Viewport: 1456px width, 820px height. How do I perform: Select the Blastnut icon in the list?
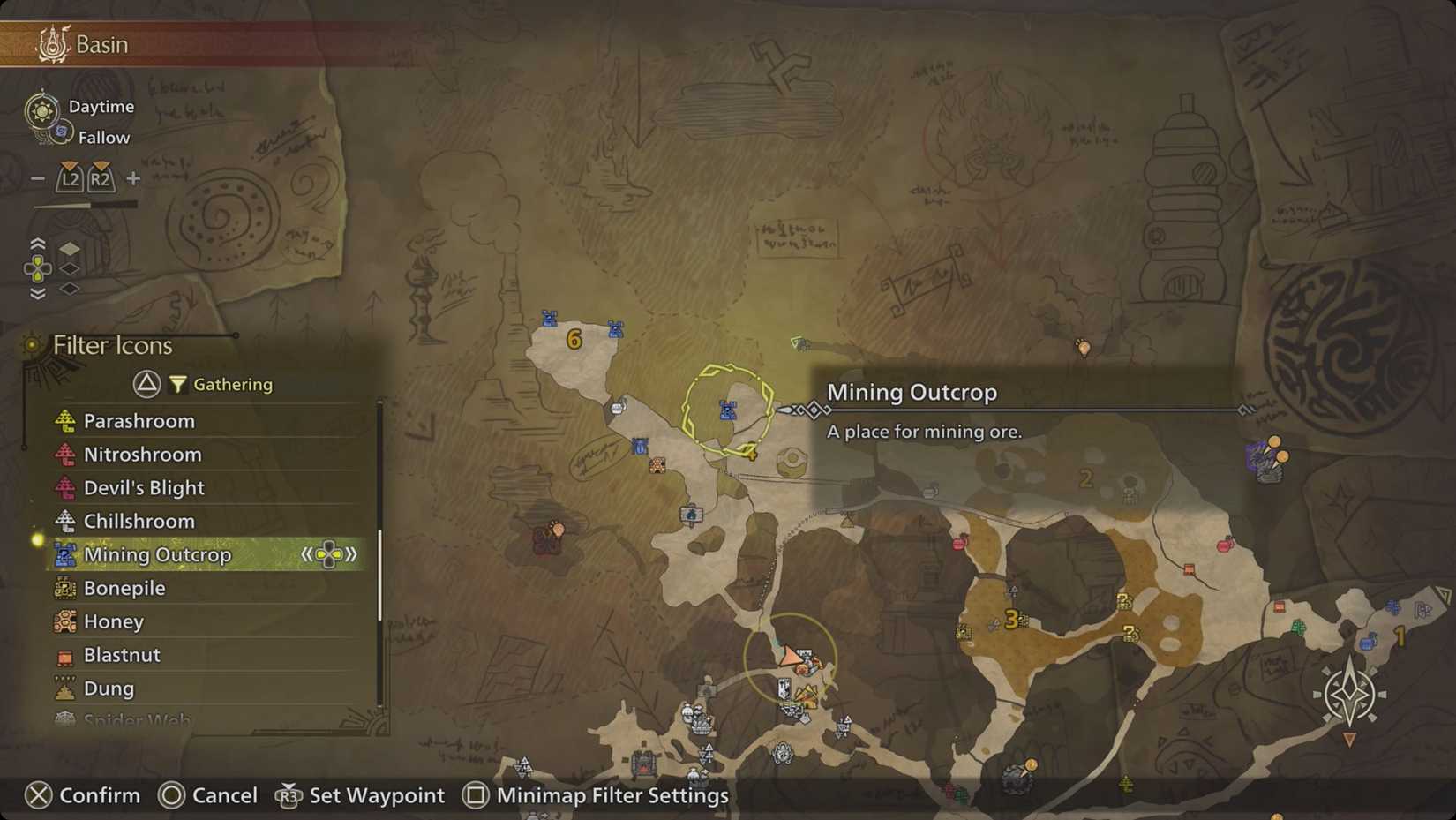click(x=64, y=655)
